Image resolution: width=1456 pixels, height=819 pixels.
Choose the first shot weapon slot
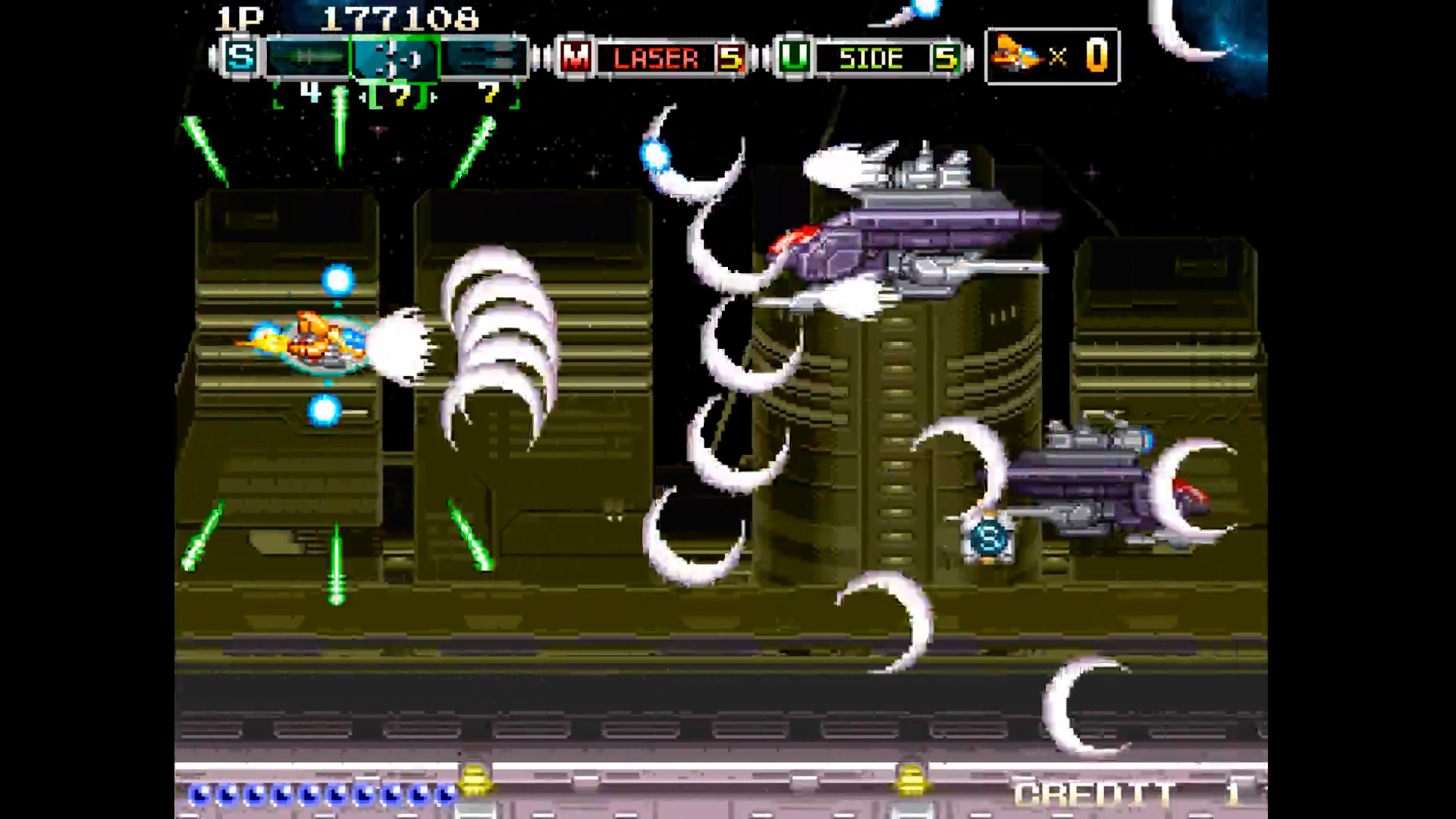307,58
